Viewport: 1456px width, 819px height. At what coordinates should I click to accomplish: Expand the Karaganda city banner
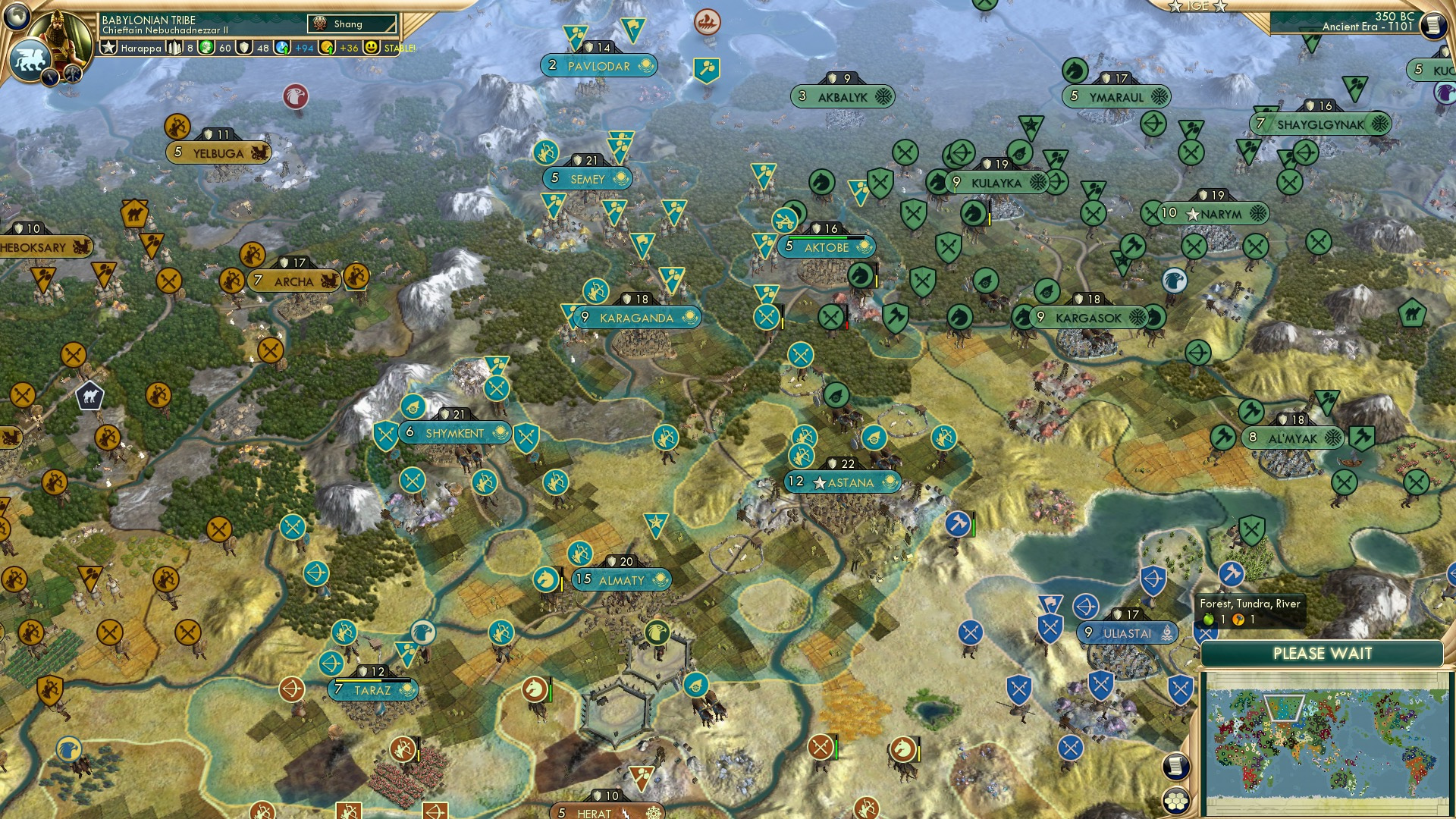(x=635, y=318)
